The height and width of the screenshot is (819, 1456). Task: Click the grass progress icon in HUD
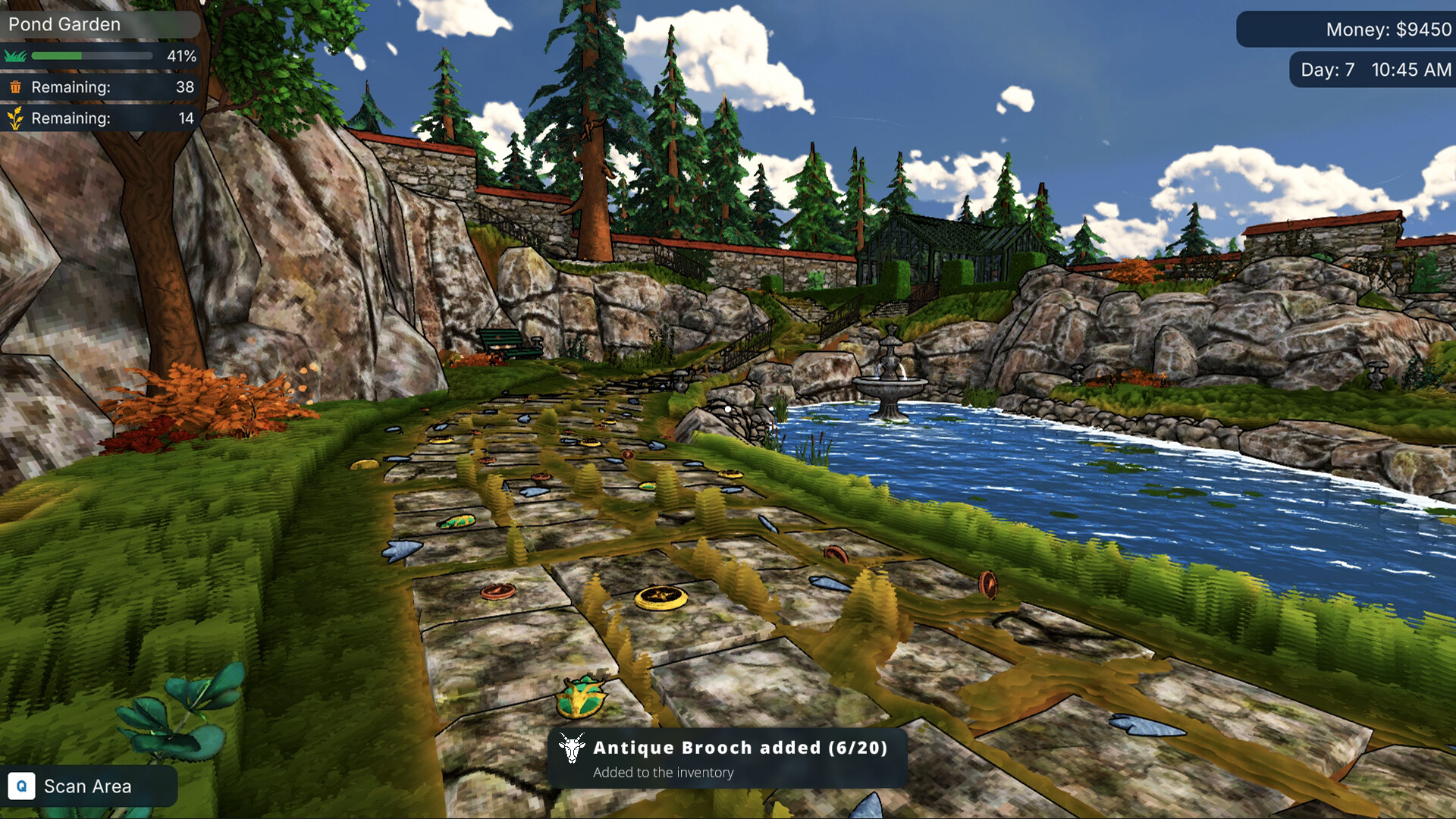[x=14, y=55]
